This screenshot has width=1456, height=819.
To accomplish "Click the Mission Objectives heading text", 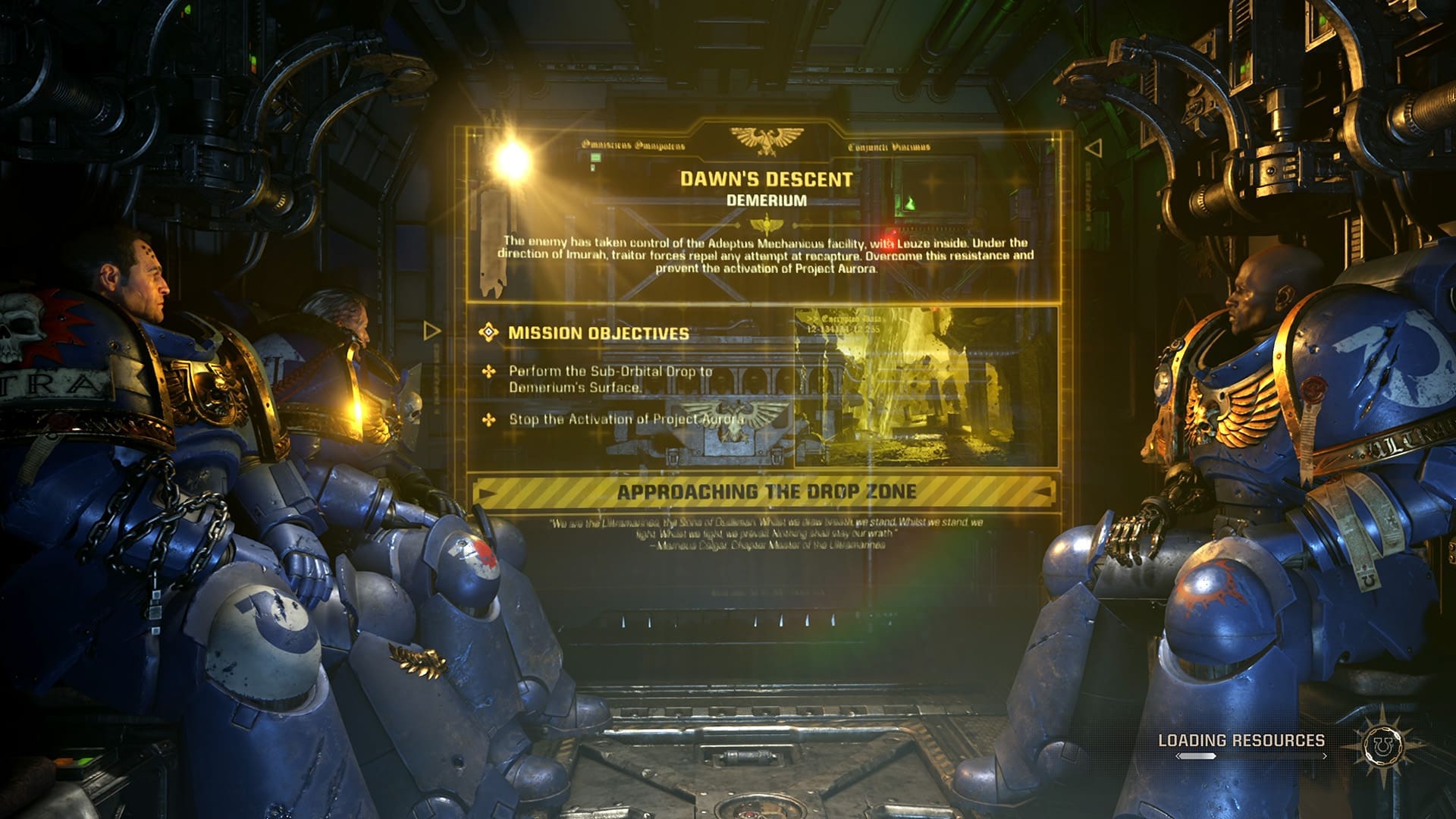I will (x=599, y=331).
